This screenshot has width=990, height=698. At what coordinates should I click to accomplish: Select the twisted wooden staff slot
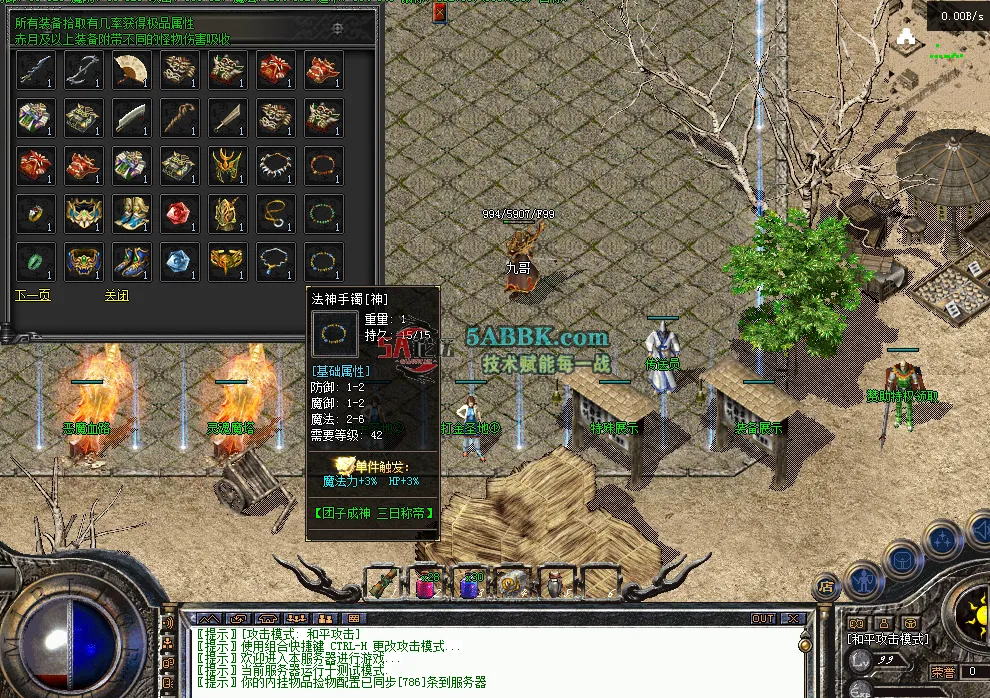pos(179,117)
